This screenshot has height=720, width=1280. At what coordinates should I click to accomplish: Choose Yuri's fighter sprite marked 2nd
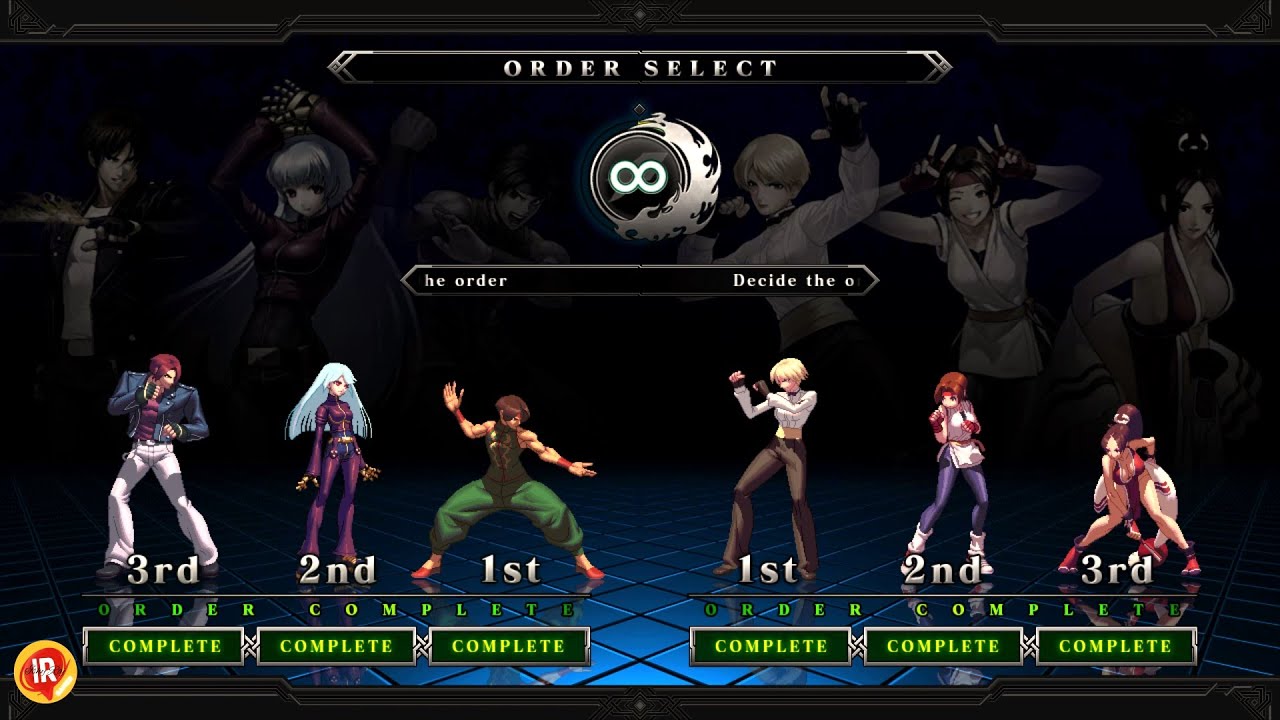(948, 465)
